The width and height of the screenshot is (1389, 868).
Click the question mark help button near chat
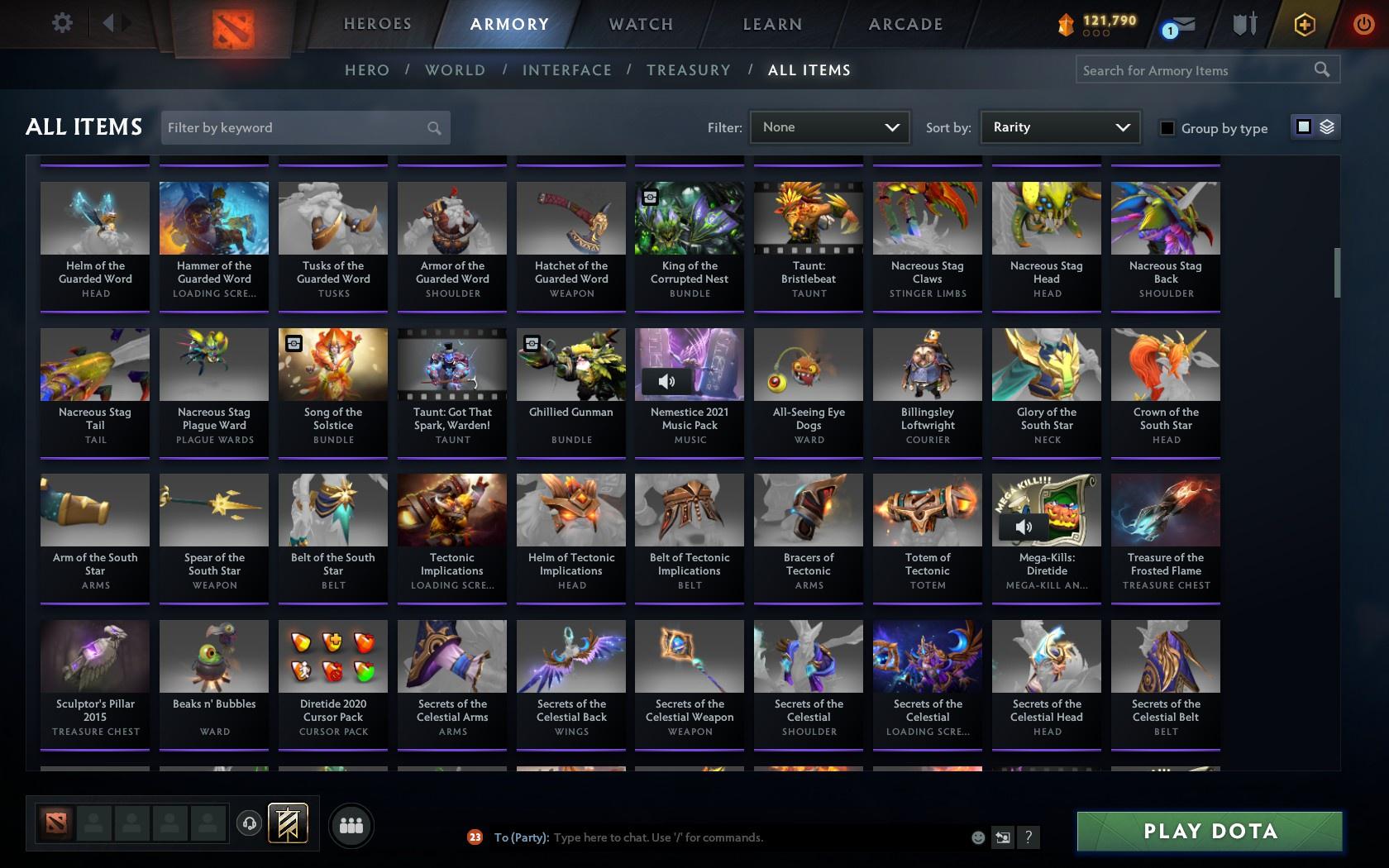tap(1027, 837)
